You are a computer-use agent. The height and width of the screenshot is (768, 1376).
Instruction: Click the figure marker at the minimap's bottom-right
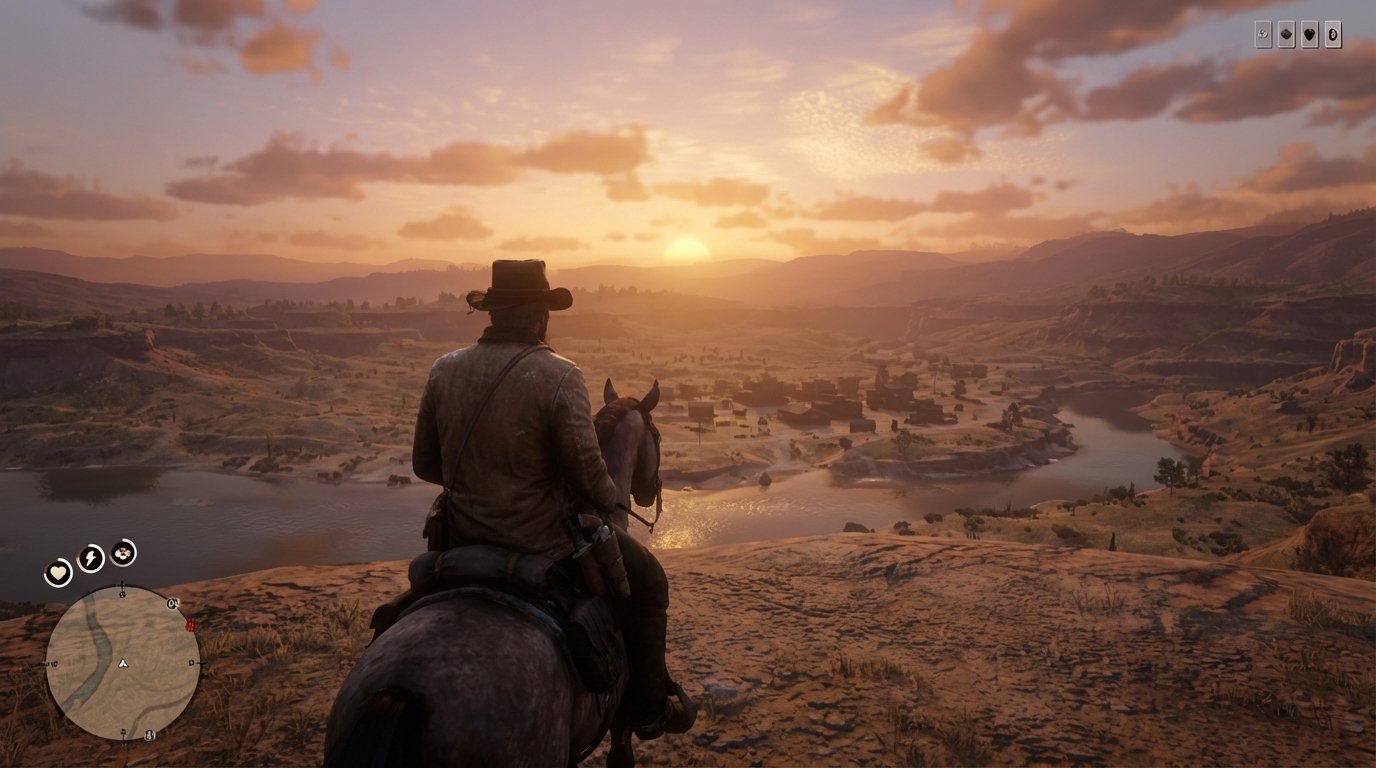[148, 734]
